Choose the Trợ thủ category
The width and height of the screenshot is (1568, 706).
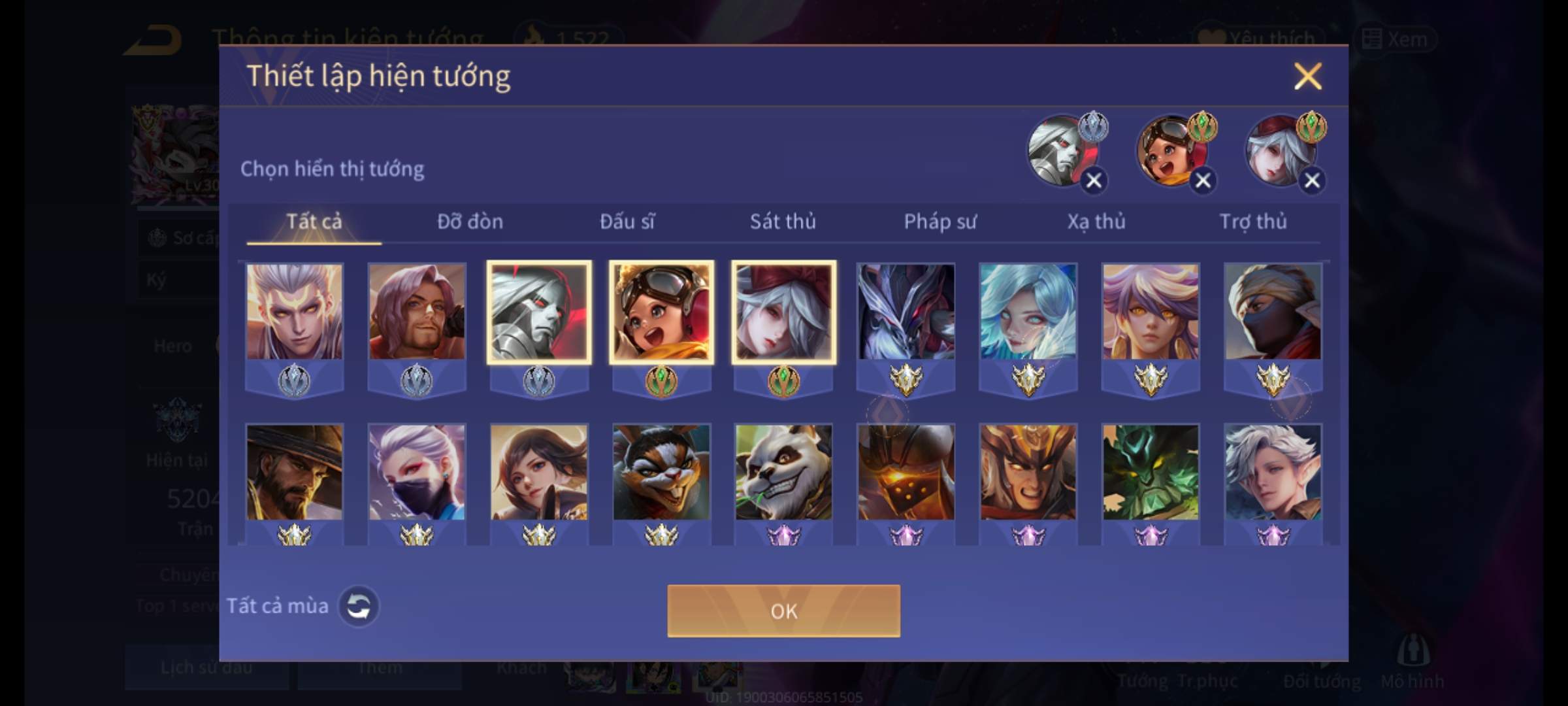click(x=1253, y=222)
